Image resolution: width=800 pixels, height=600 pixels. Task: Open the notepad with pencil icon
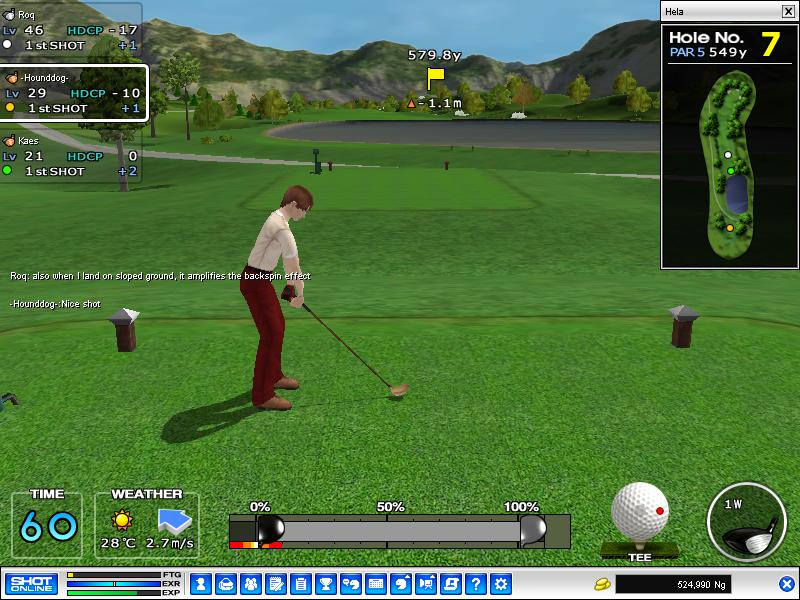pyautogui.click(x=275, y=584)
